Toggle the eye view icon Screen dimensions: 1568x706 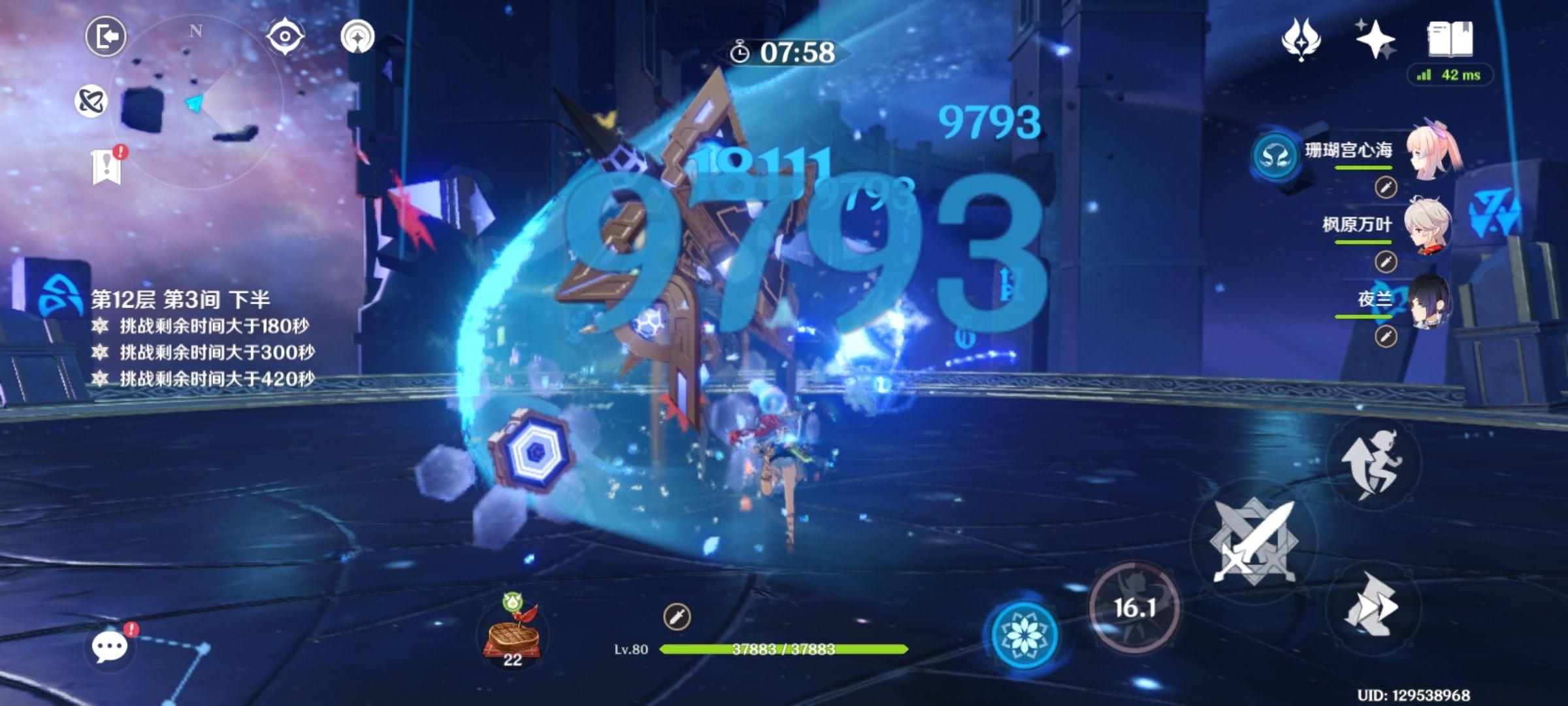pyautogui.click(x=286, y=36)
